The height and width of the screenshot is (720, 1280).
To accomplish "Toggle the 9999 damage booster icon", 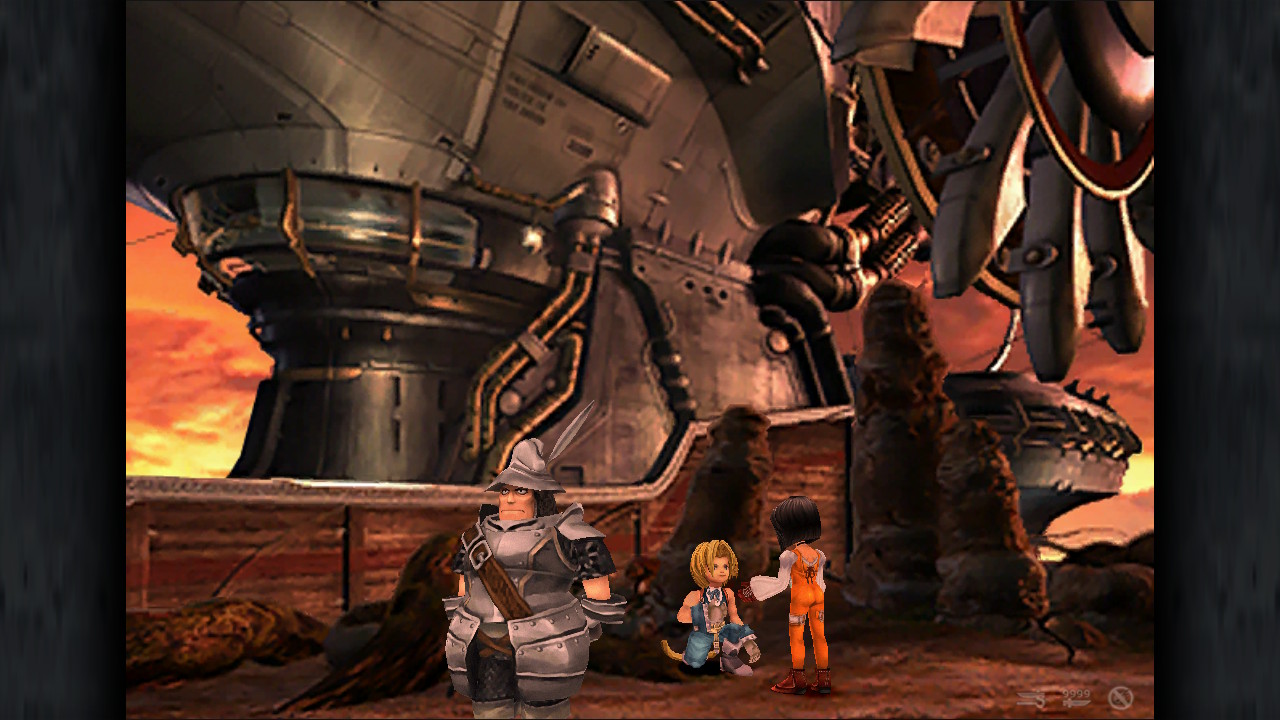I will point(1076,698).
